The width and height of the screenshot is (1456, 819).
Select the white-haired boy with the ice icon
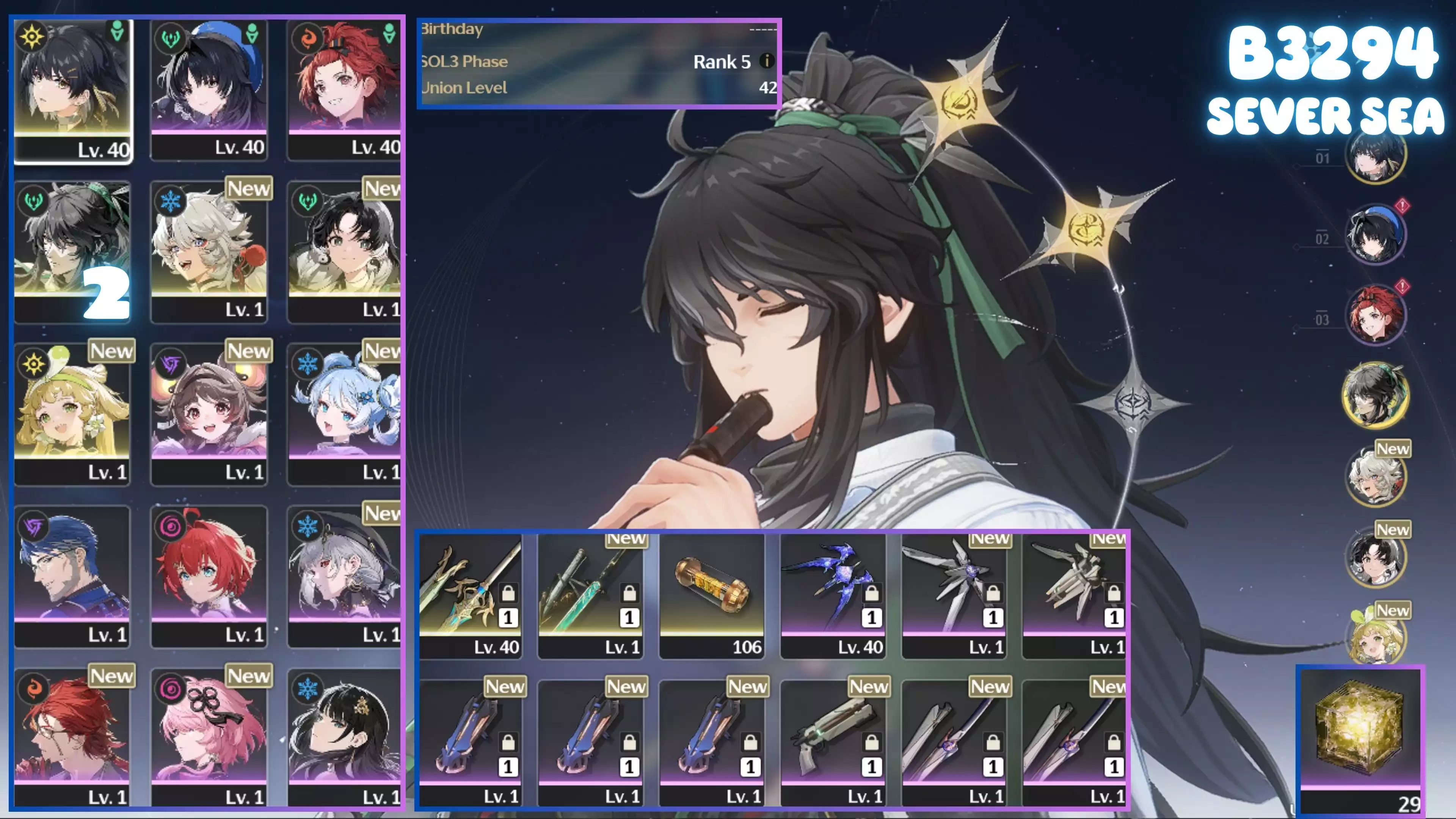click(209, 251)
